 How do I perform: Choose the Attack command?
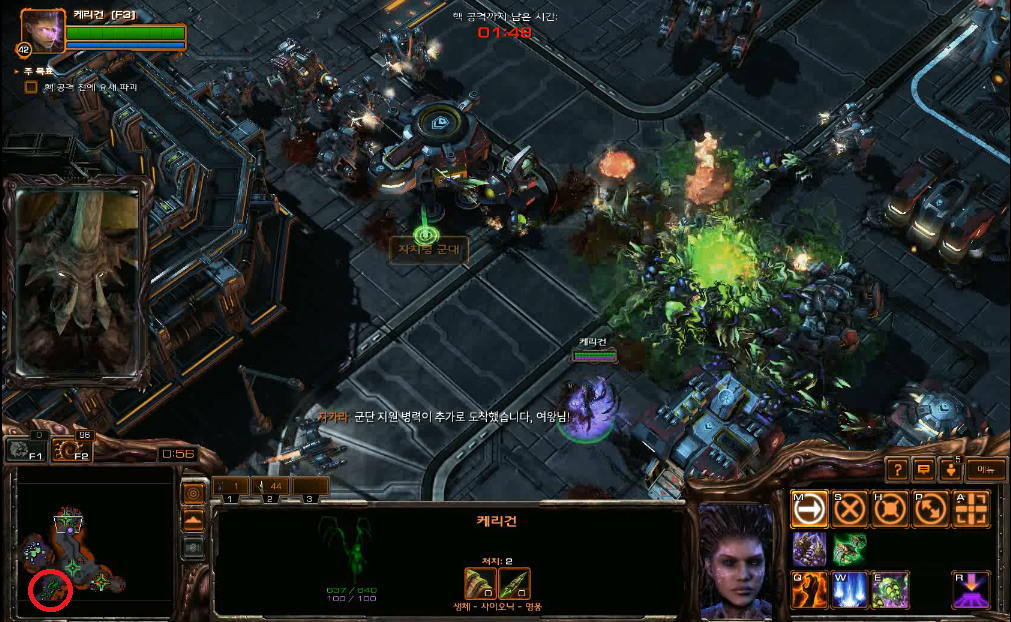coord(972,509)
